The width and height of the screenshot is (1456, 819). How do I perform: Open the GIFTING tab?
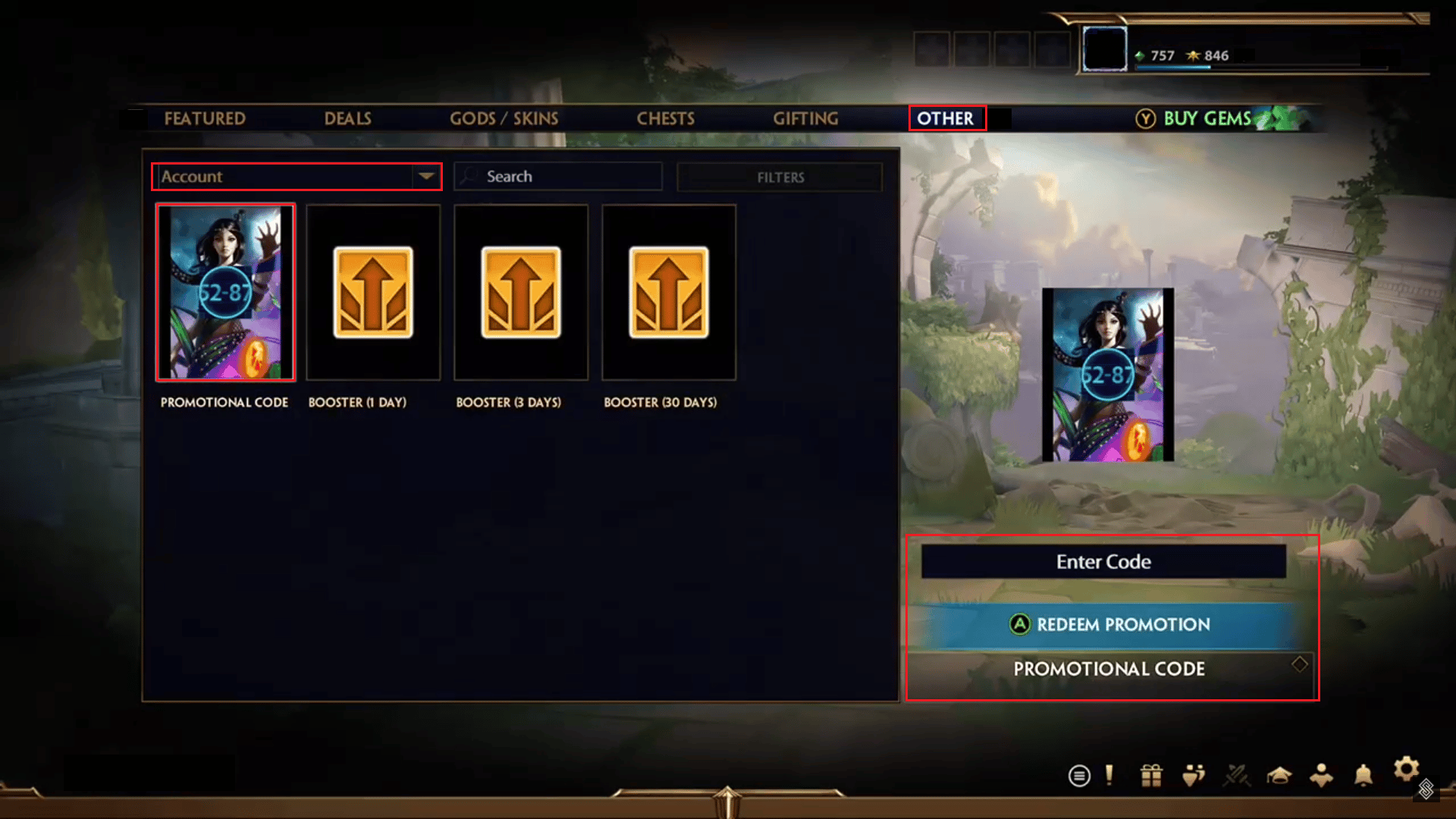805,118
